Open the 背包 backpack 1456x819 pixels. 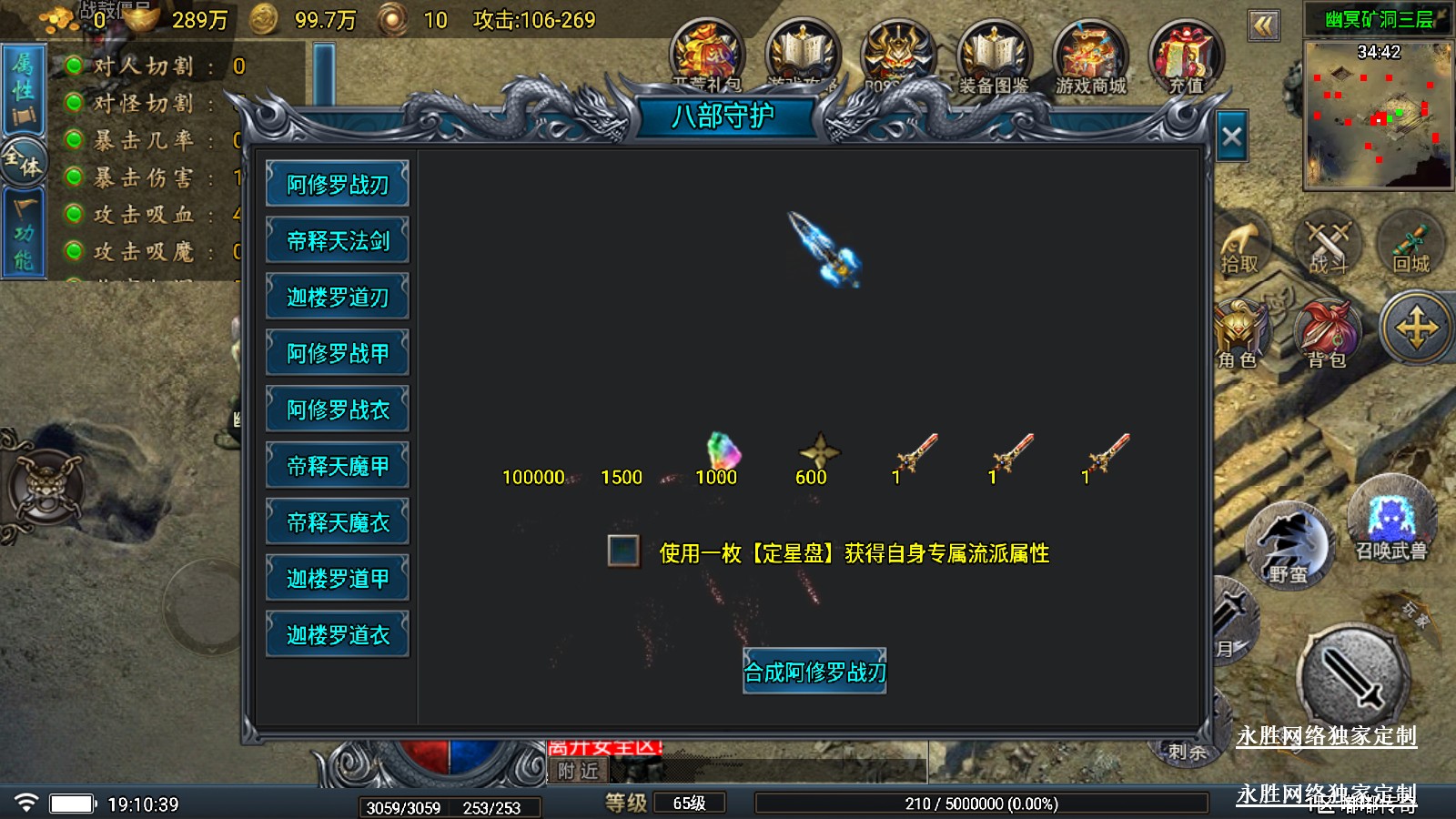pos(1327,335)
